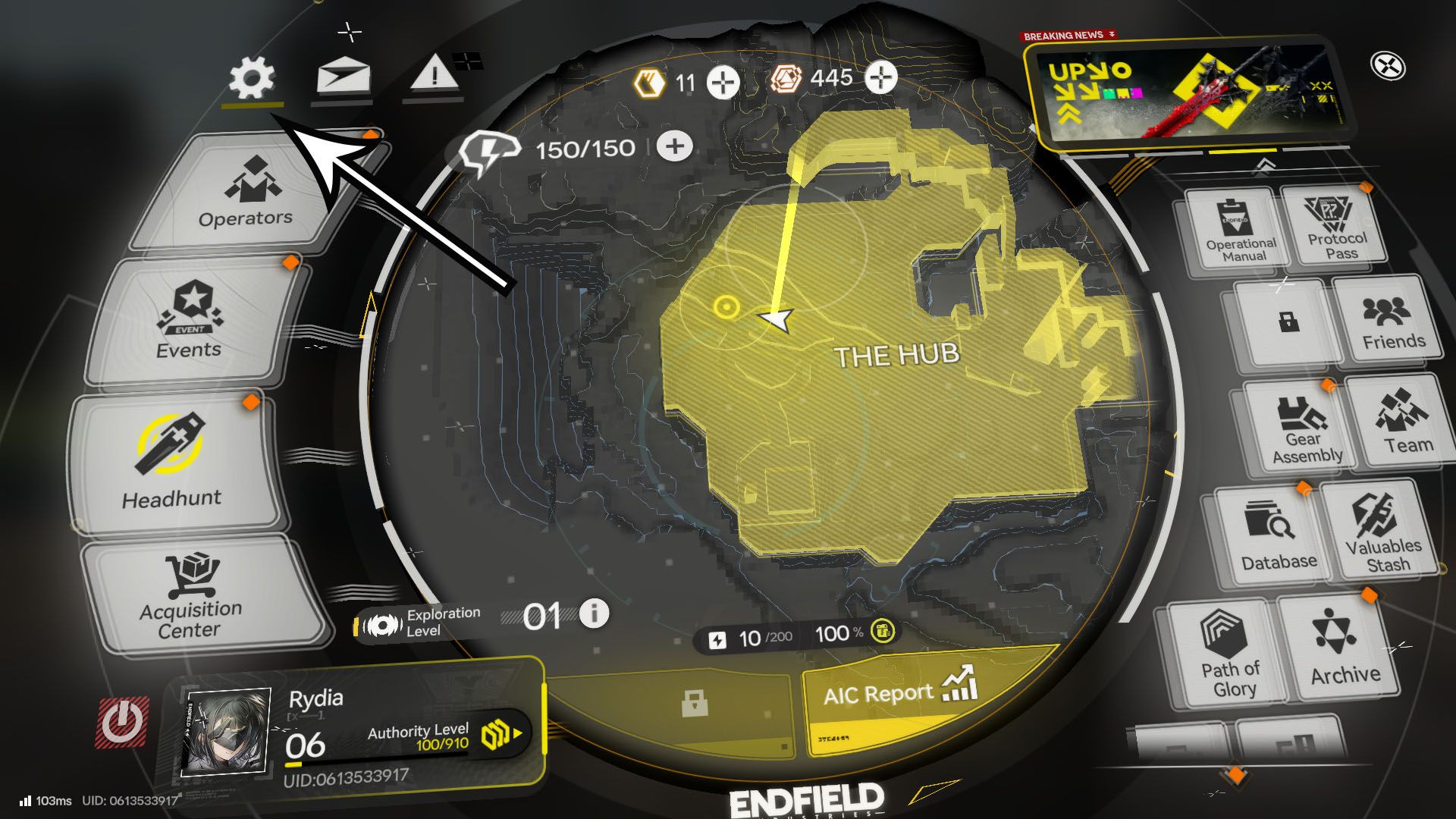This screenshot has width=1456, height=819.
Task: Expand the Authority Level arrow
Action: (516, 733)
